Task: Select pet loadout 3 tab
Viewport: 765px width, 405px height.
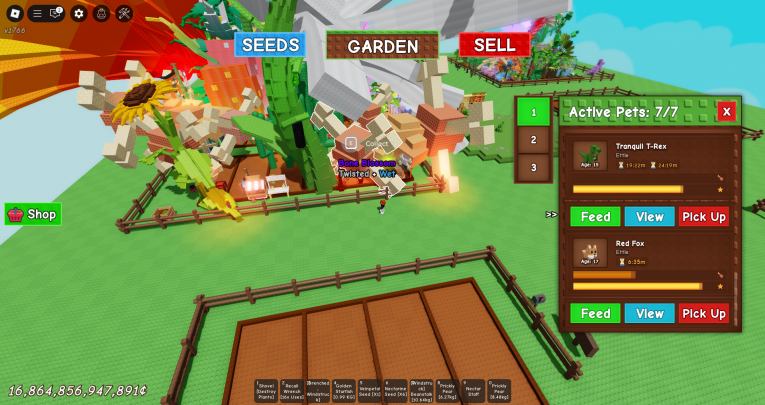Action: click(533, 167)
